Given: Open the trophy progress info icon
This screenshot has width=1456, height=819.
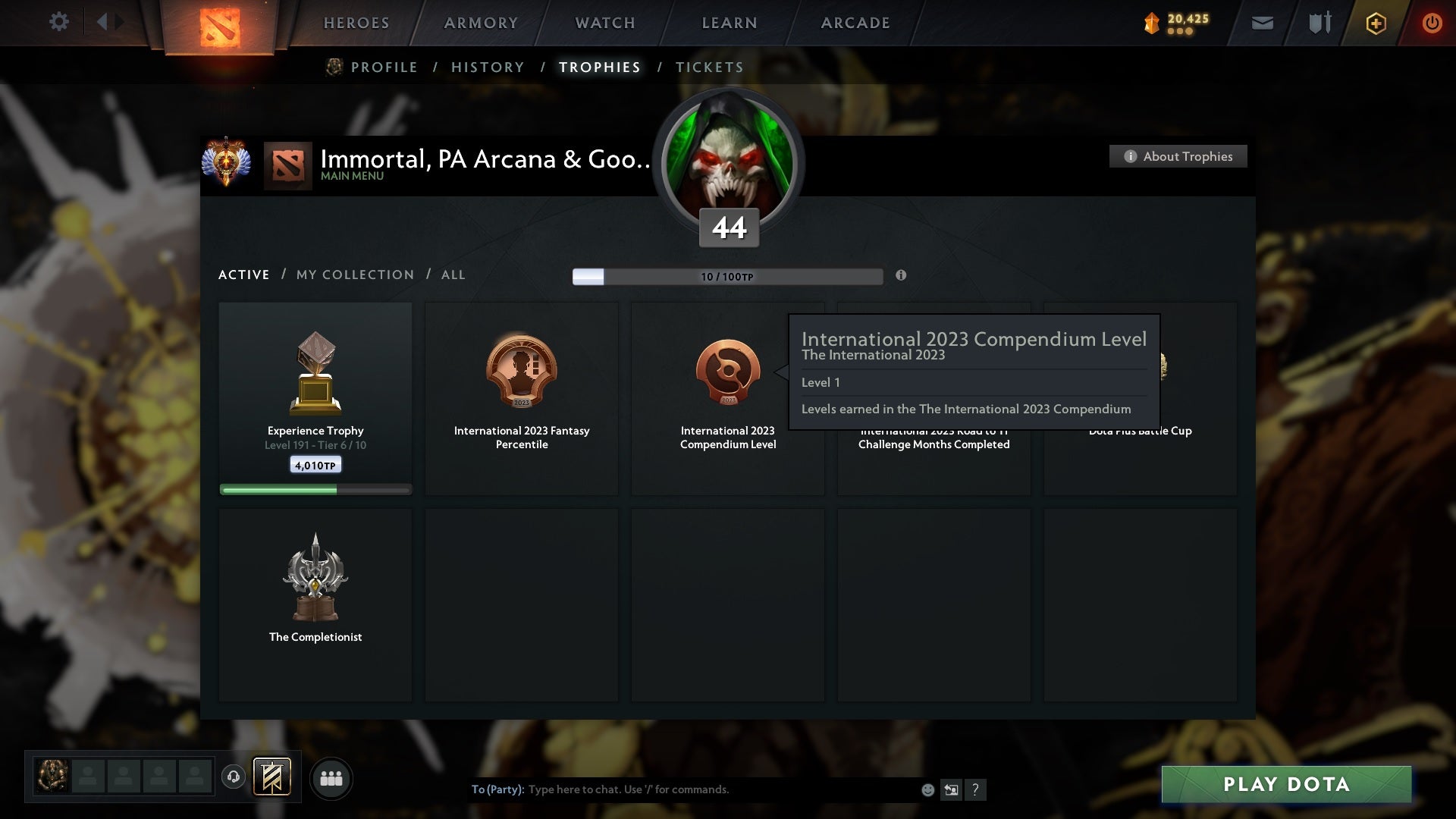Looking at the screenshot, I should [x=902, y=276].
